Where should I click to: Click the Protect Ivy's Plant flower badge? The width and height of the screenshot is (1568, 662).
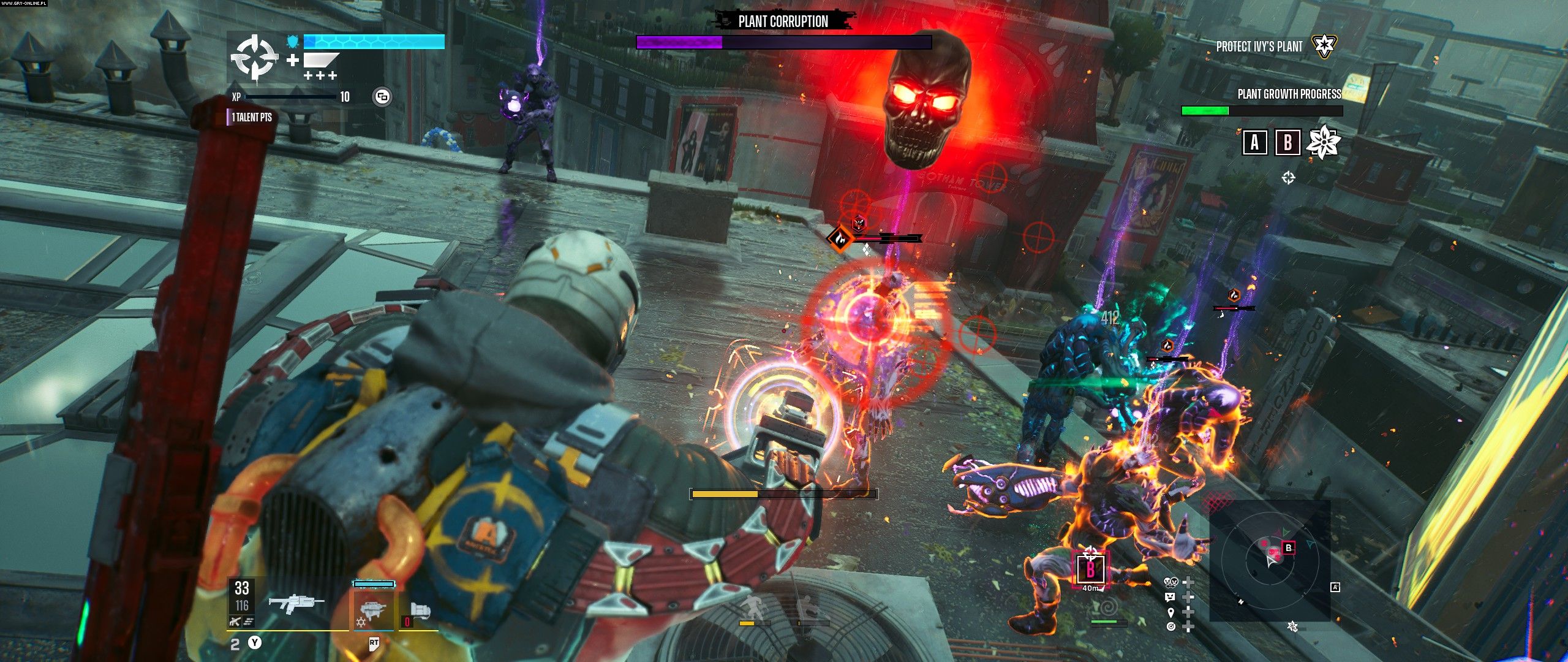pyautogui.click(x=1324, y=45)
